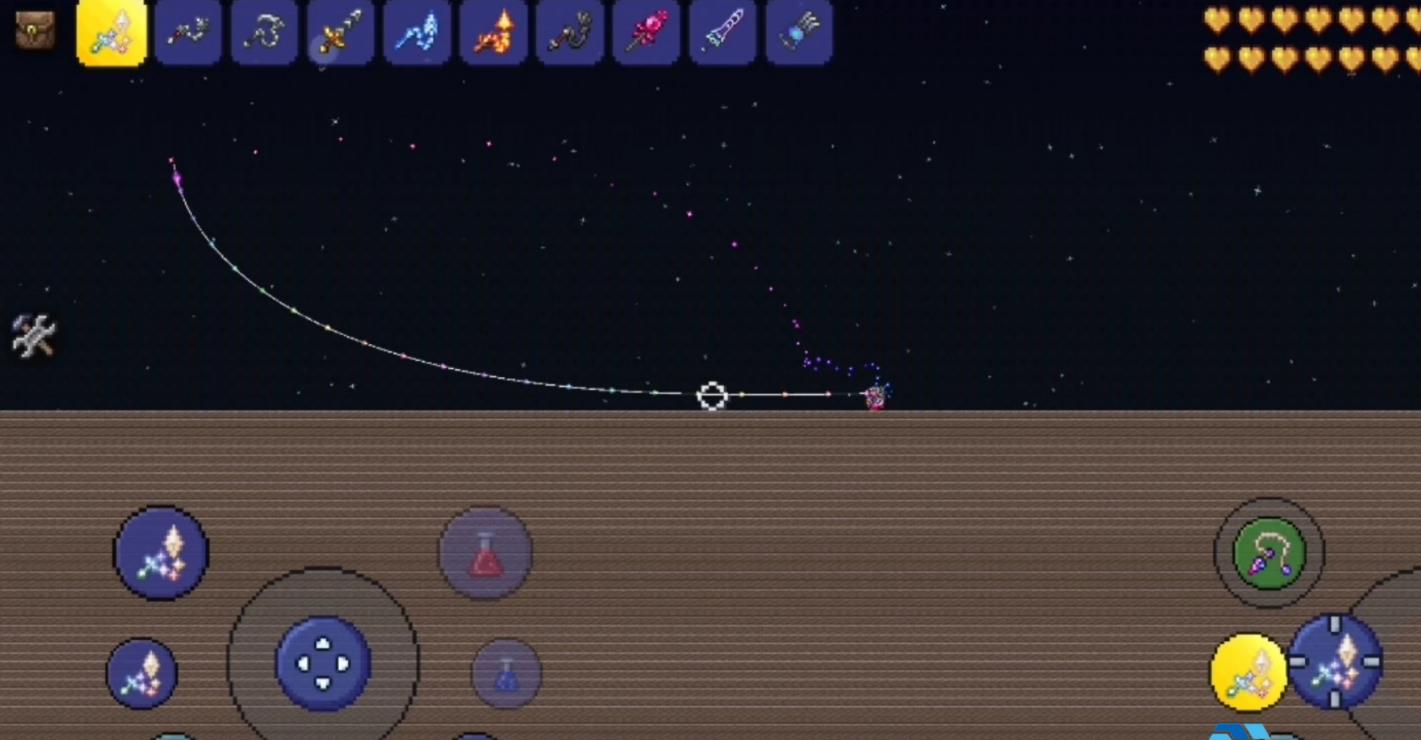
Task: Open the crossed hammer and wrench menu
Action: [33, 335]
